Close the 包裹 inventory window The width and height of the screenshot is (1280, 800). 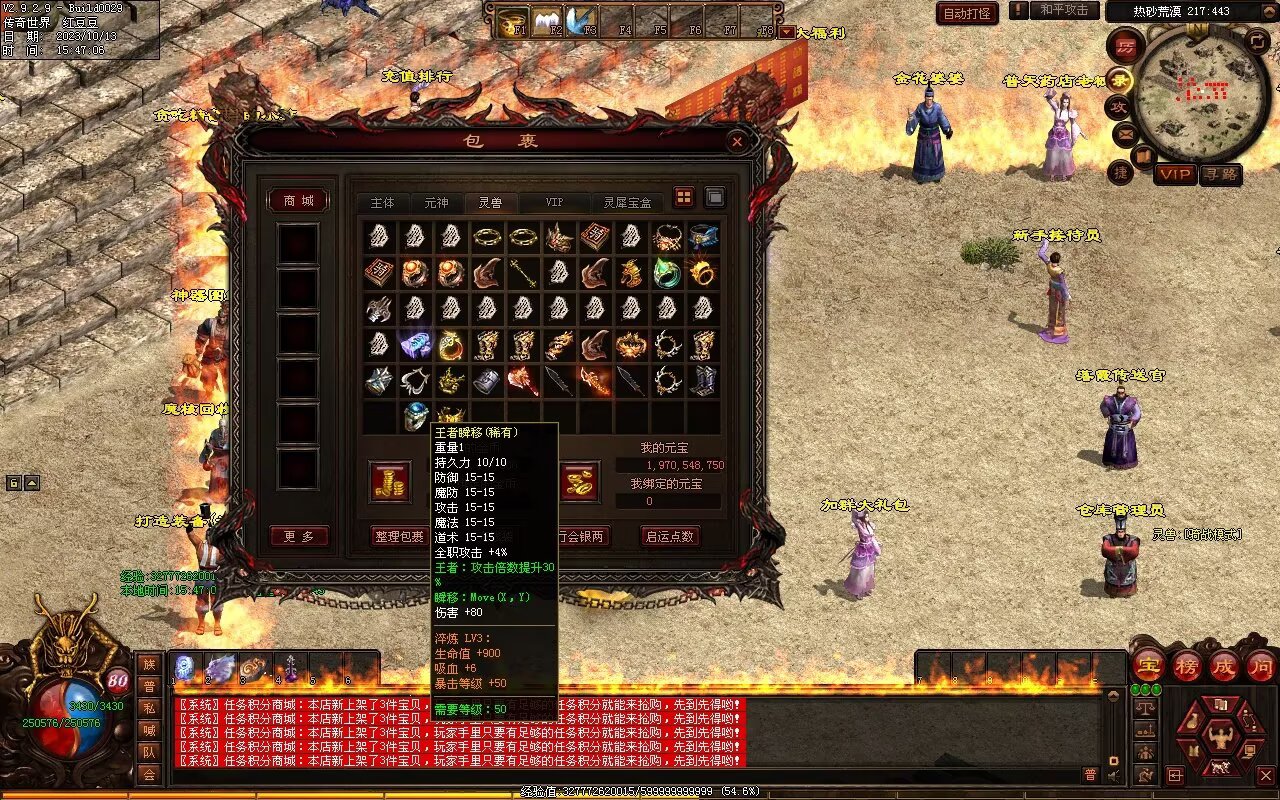pos(737,142)
